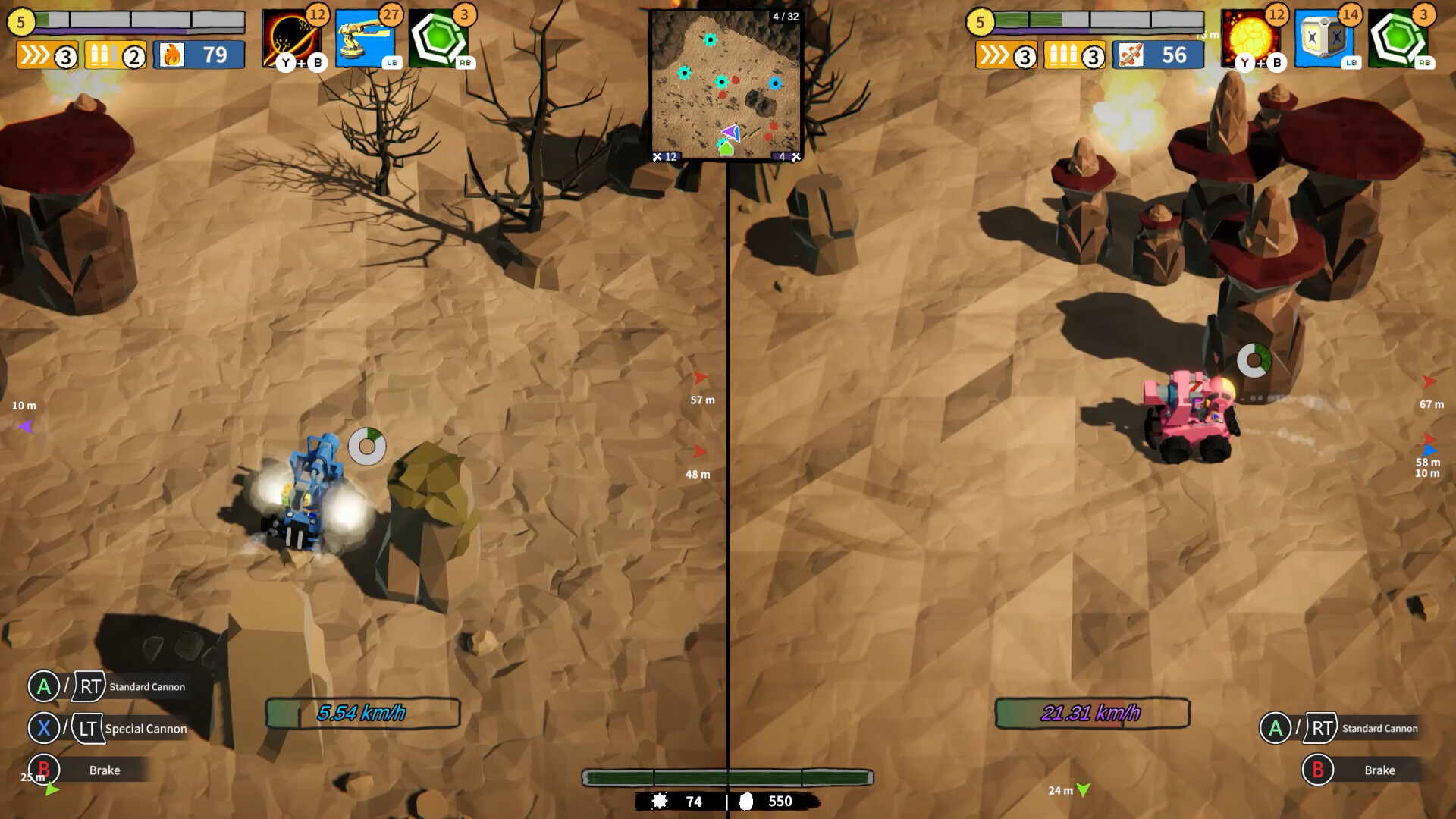Select the Special Cannon control hint
Viewport: 1456px width, 819px height.
(x=146, y=729)
